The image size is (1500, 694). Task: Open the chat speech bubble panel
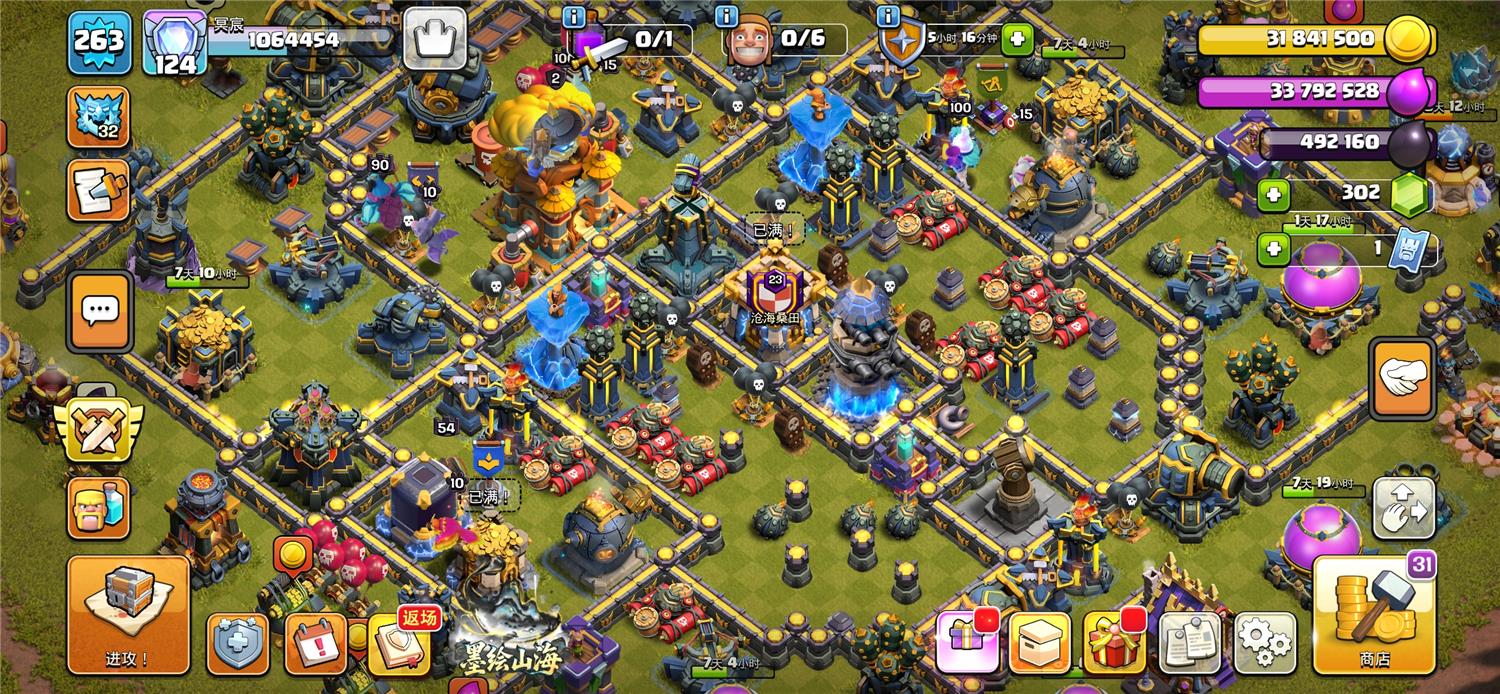click(x=99, y=311)
